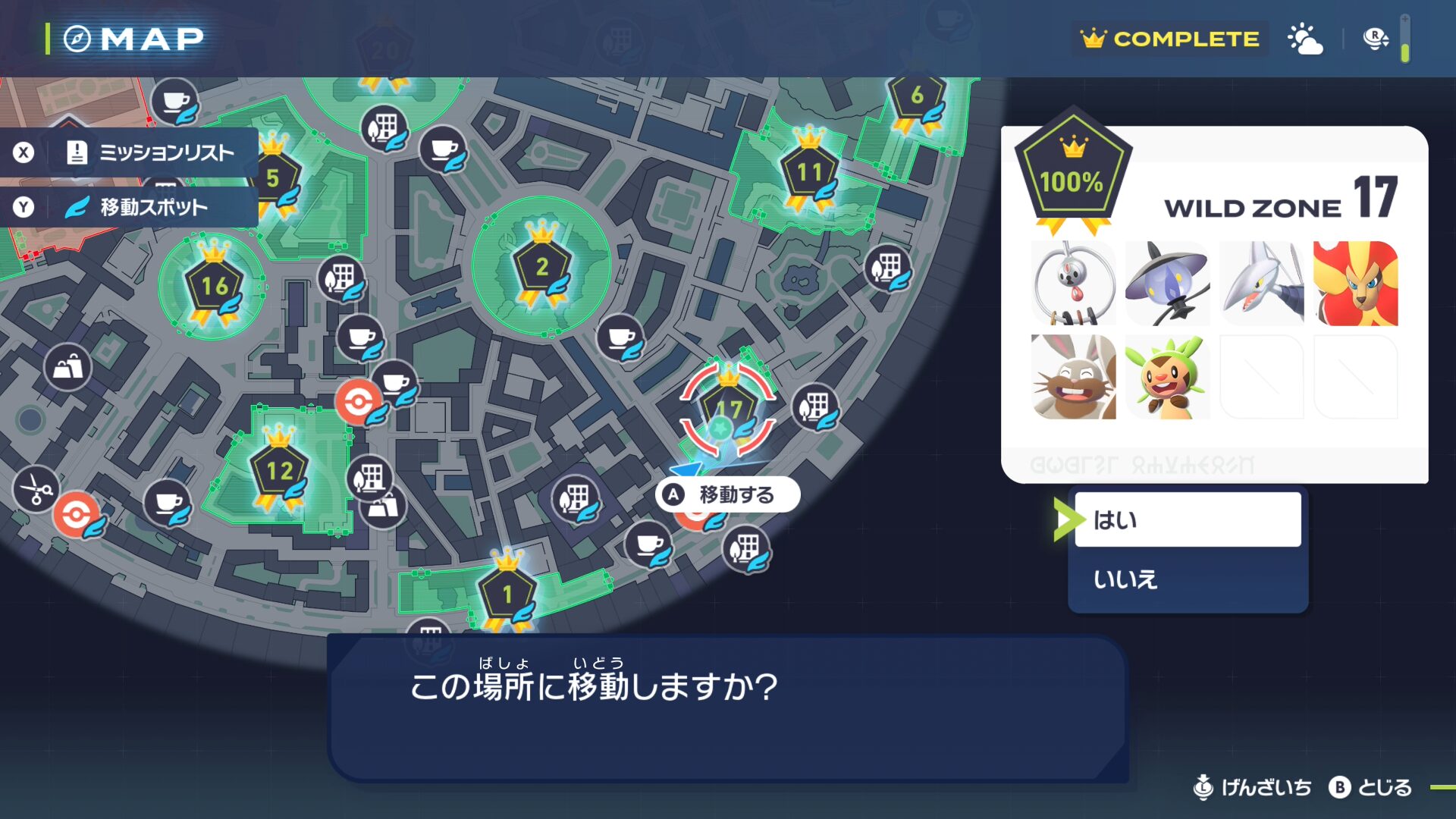Click the highlighted Wild Zone 17 marker
Viewport: 1456px width, 819px height.
(728, 410)
